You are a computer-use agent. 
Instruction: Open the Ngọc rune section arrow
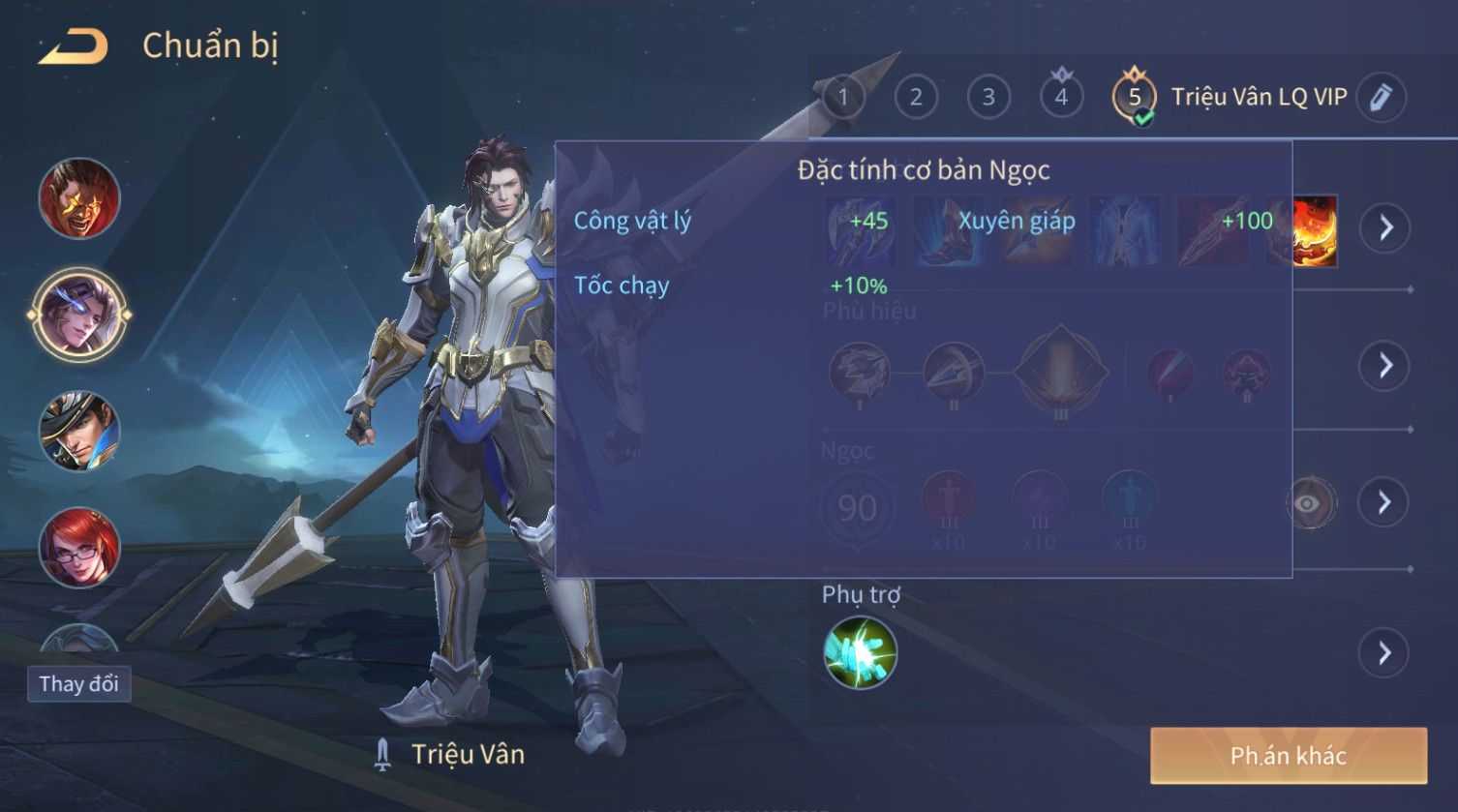[x=1384, y=501]
